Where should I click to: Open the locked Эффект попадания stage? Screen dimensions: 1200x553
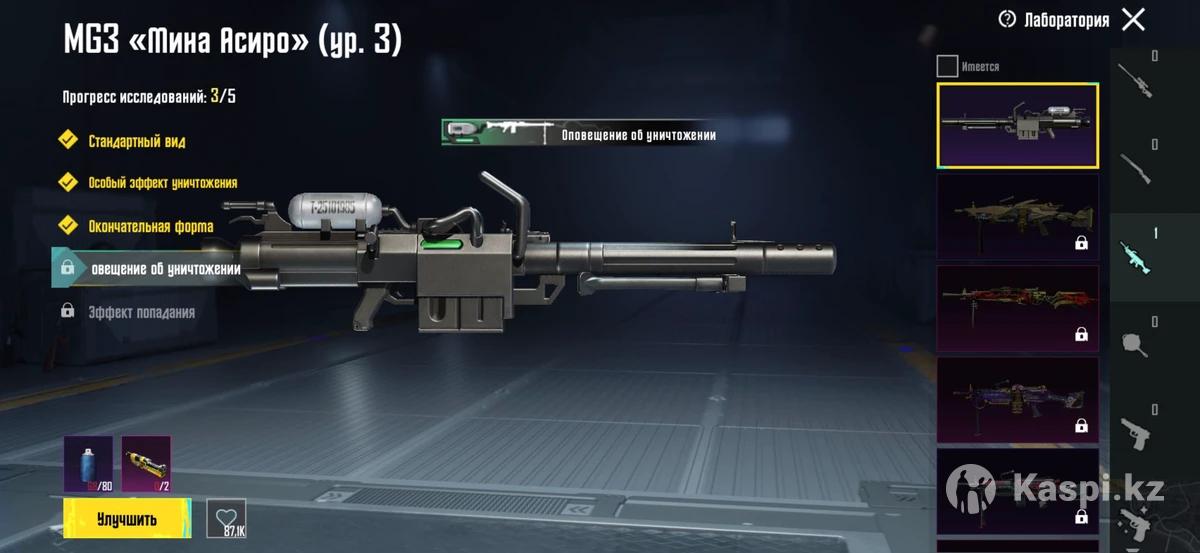coord(140,312)
